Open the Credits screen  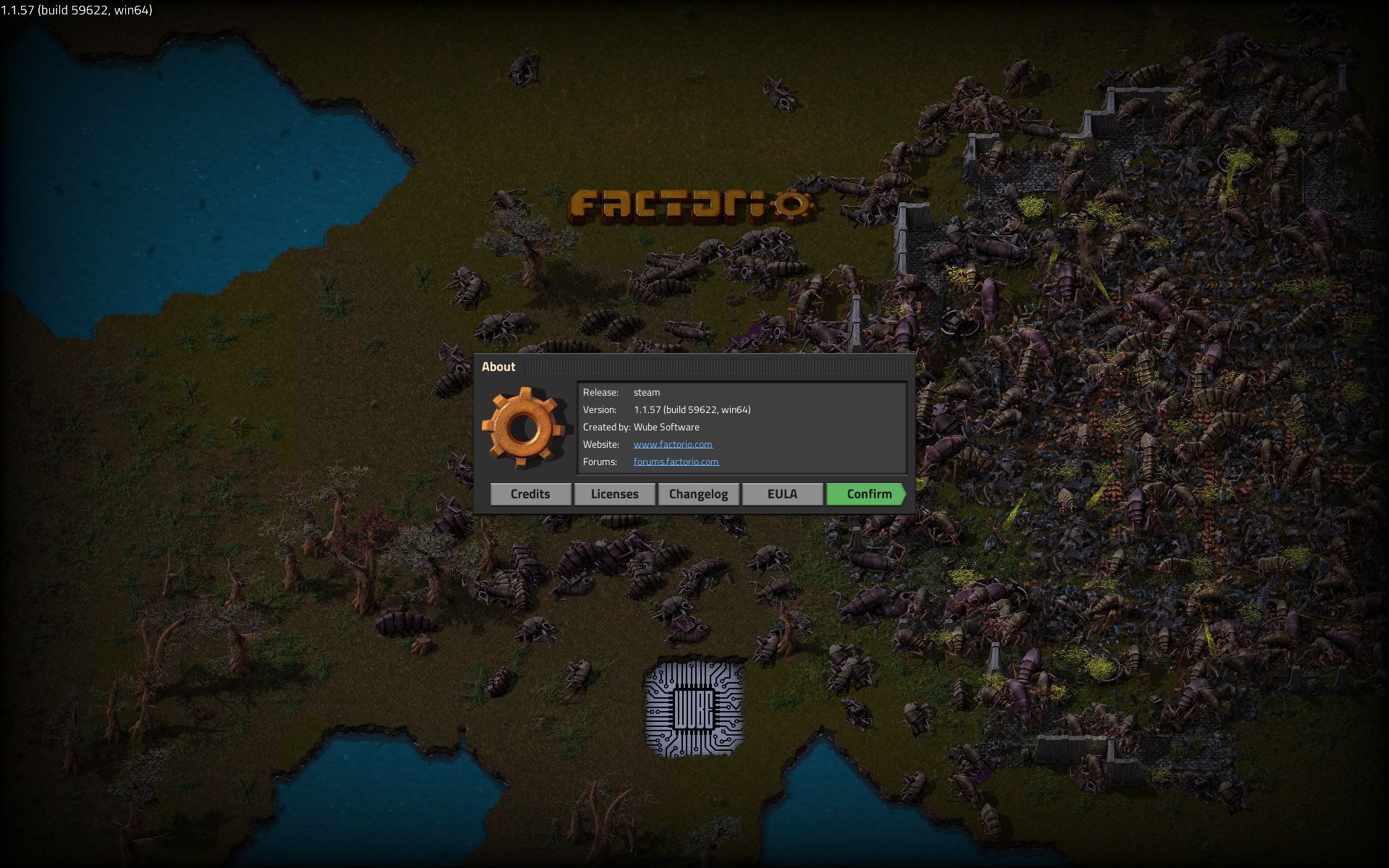pyautogui.click(x=530, y=494)
